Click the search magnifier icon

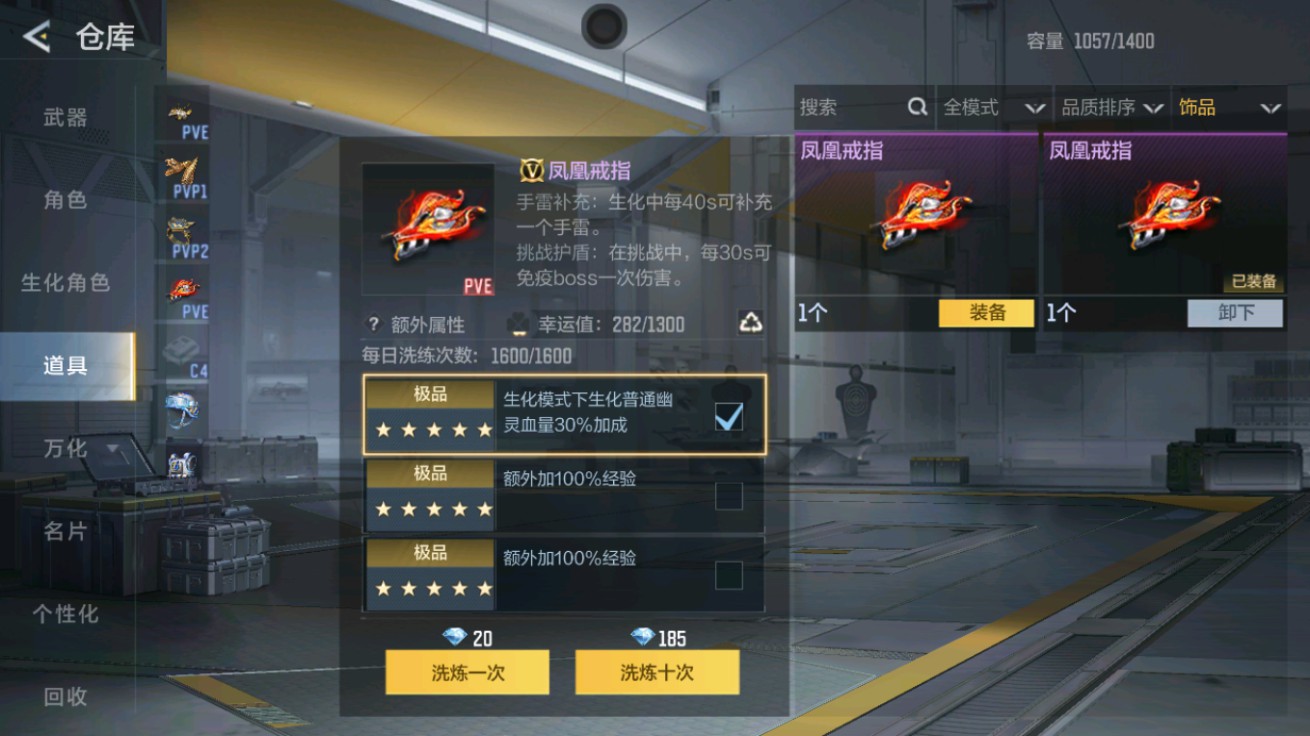point(916,107)
